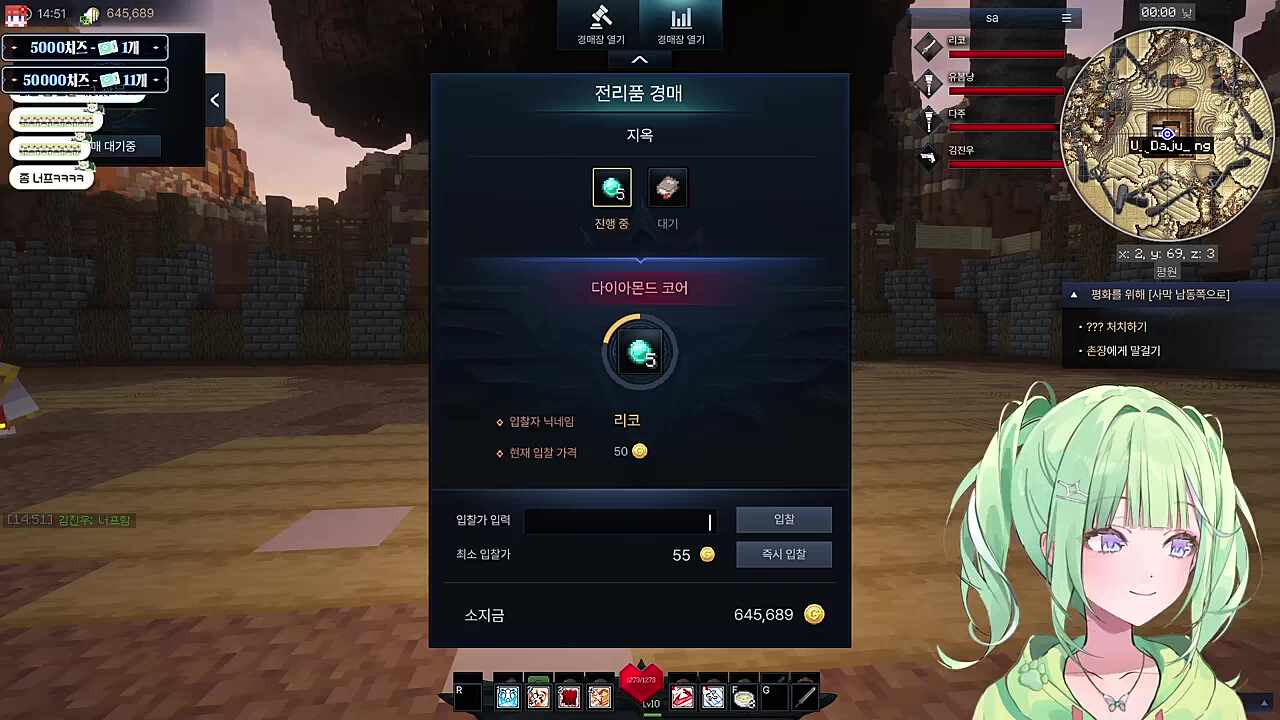Collapse the 평화를 위해 quest tracker

click(1073, 294)
